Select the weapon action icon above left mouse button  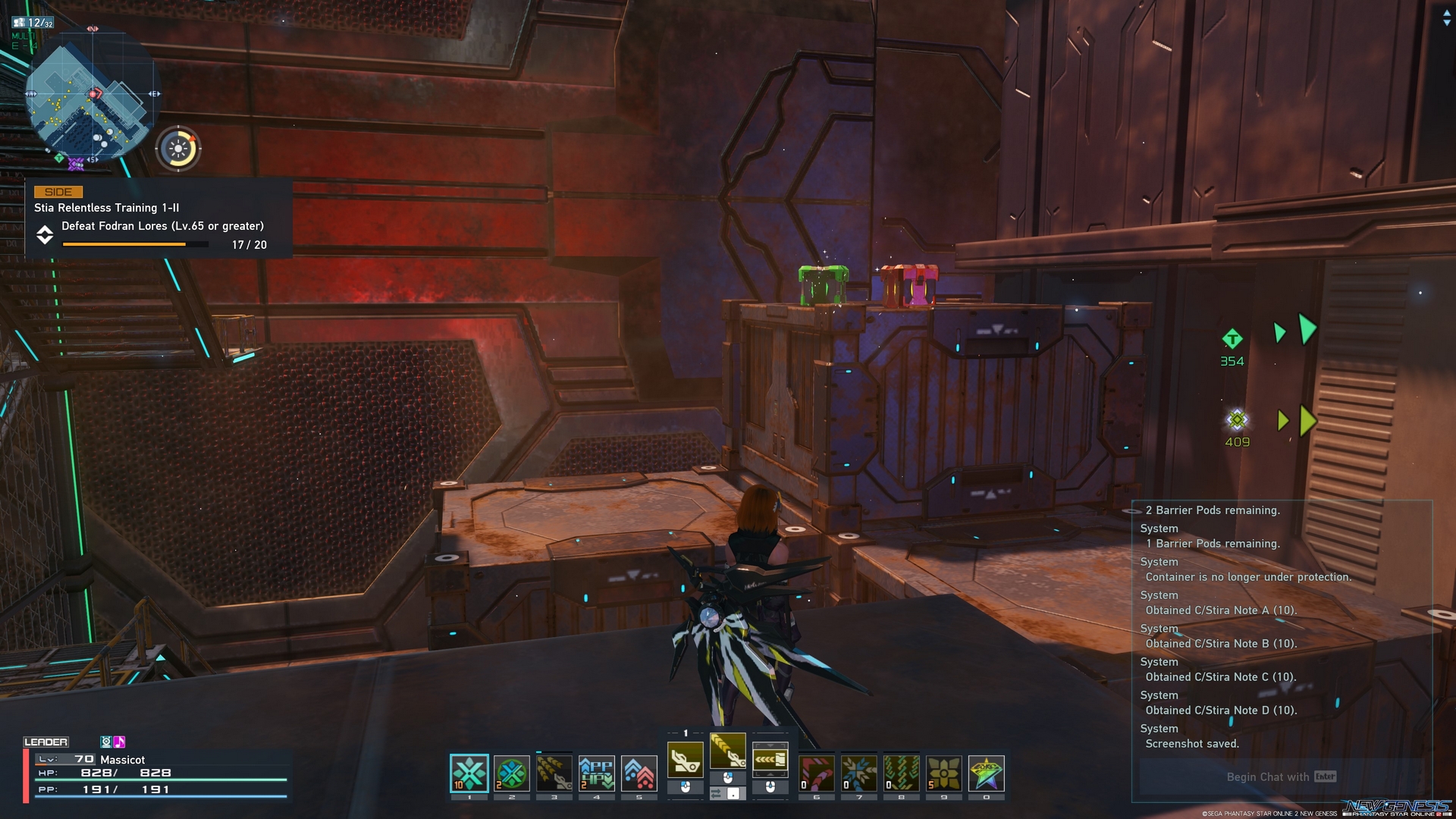click(x=685, y=761)
